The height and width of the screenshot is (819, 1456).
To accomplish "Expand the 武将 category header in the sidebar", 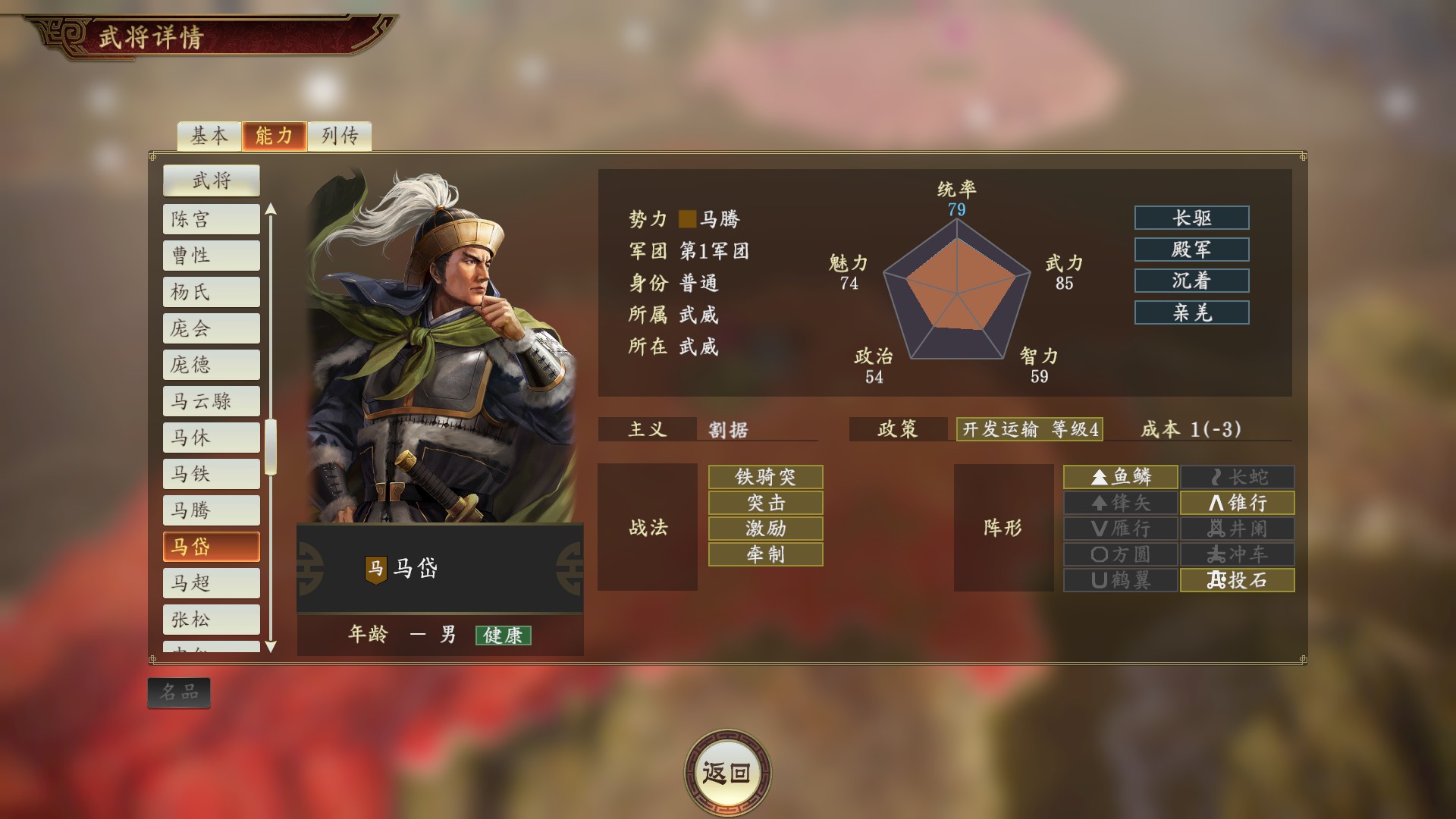I will pyautogui.click(x=211, y=180).
